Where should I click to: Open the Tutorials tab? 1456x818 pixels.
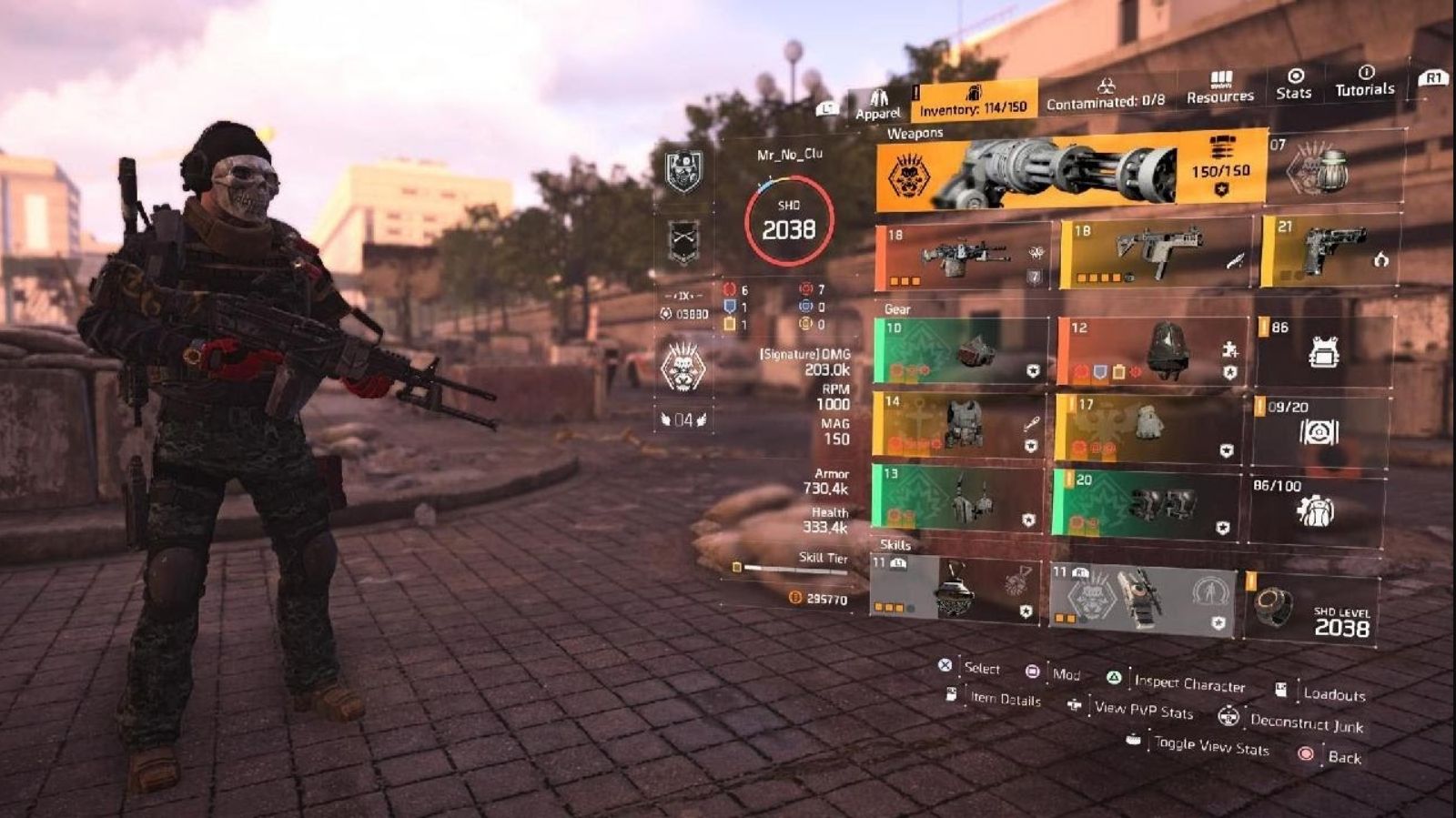click(x=1364, y=81)
